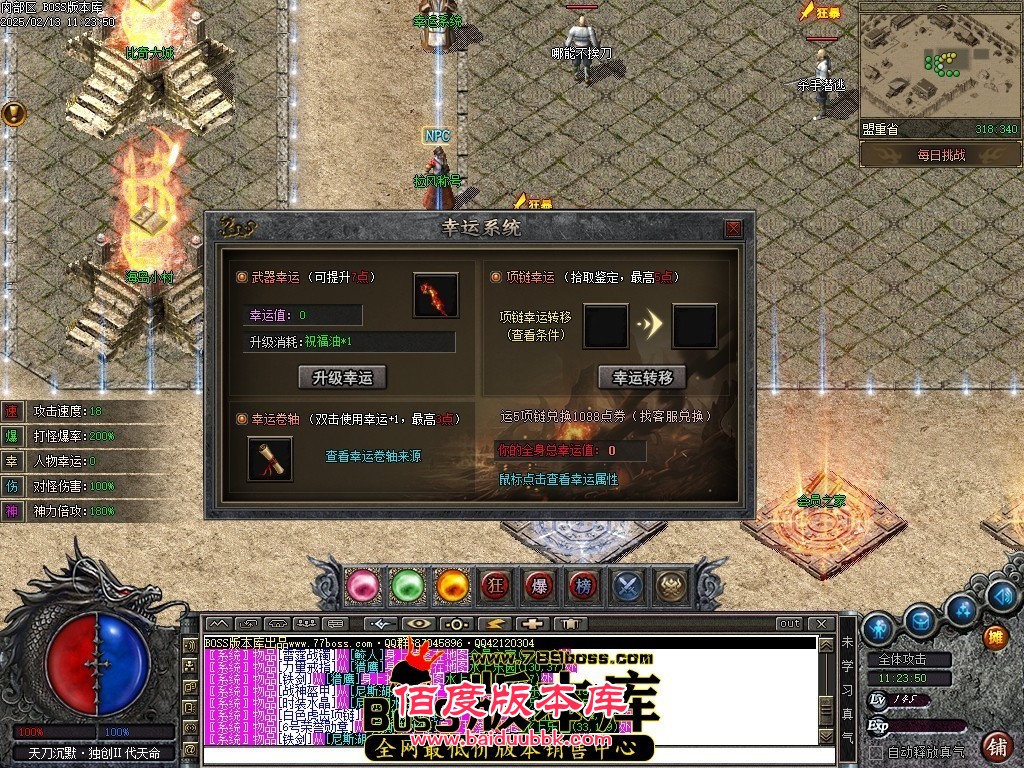
Task: Toggle the 自动释放真气 checkbox
Action: tap(876, 752)
